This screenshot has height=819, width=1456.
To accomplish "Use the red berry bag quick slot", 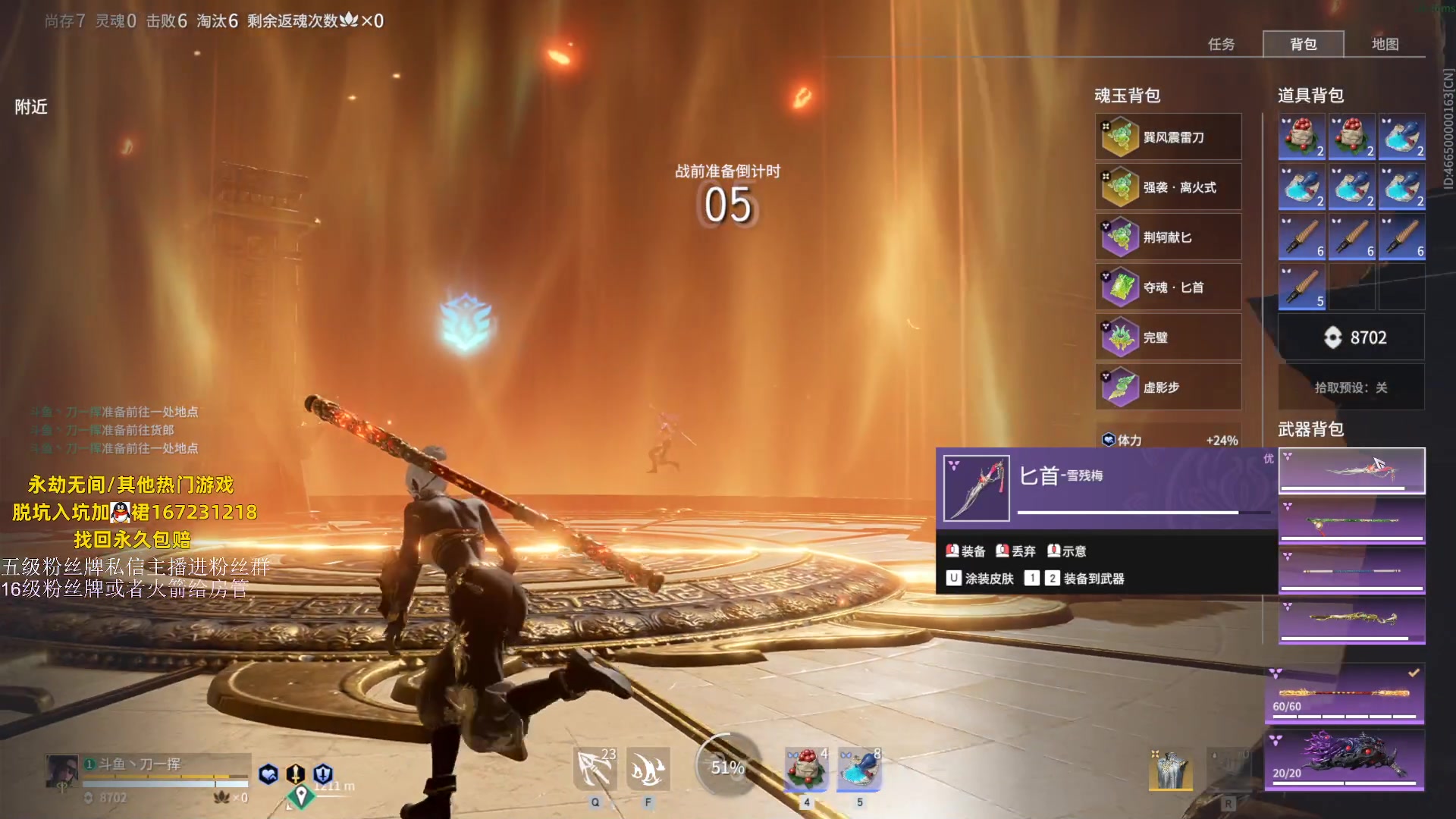I will coord(806,769).
